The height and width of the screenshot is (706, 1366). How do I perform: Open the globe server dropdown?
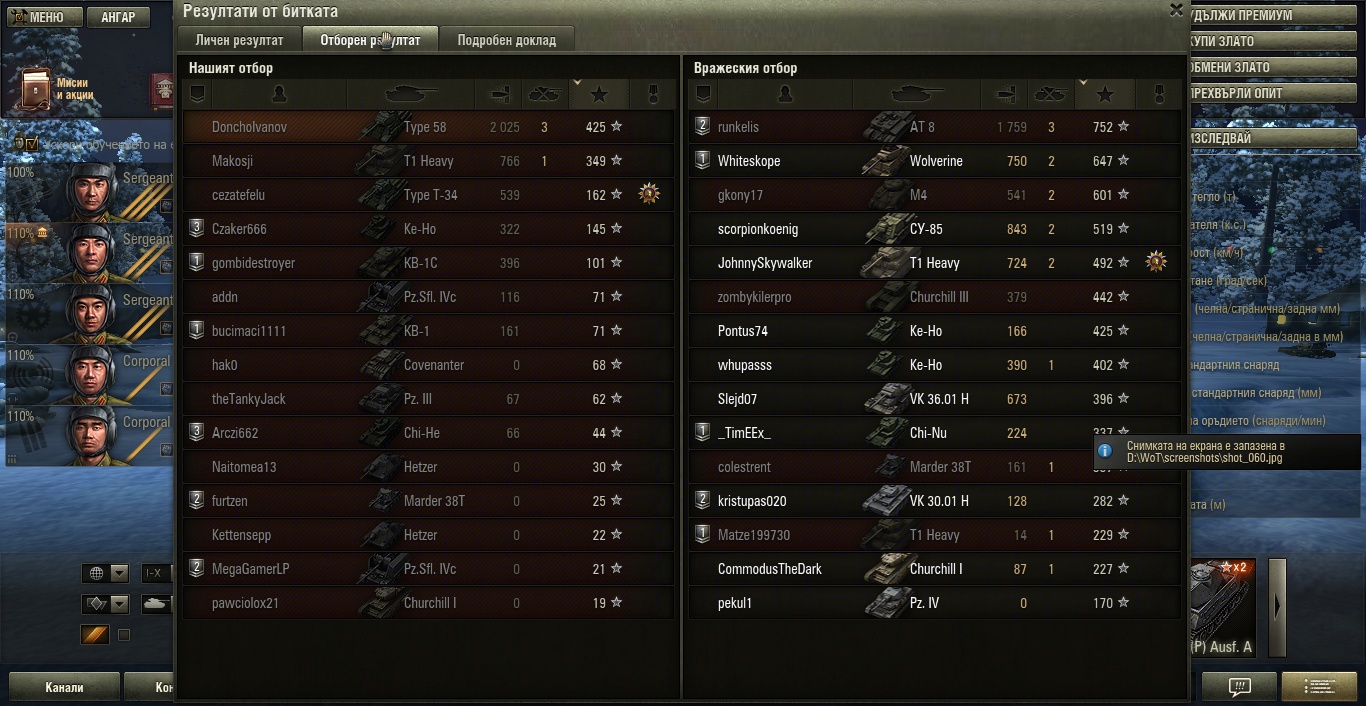107,573
